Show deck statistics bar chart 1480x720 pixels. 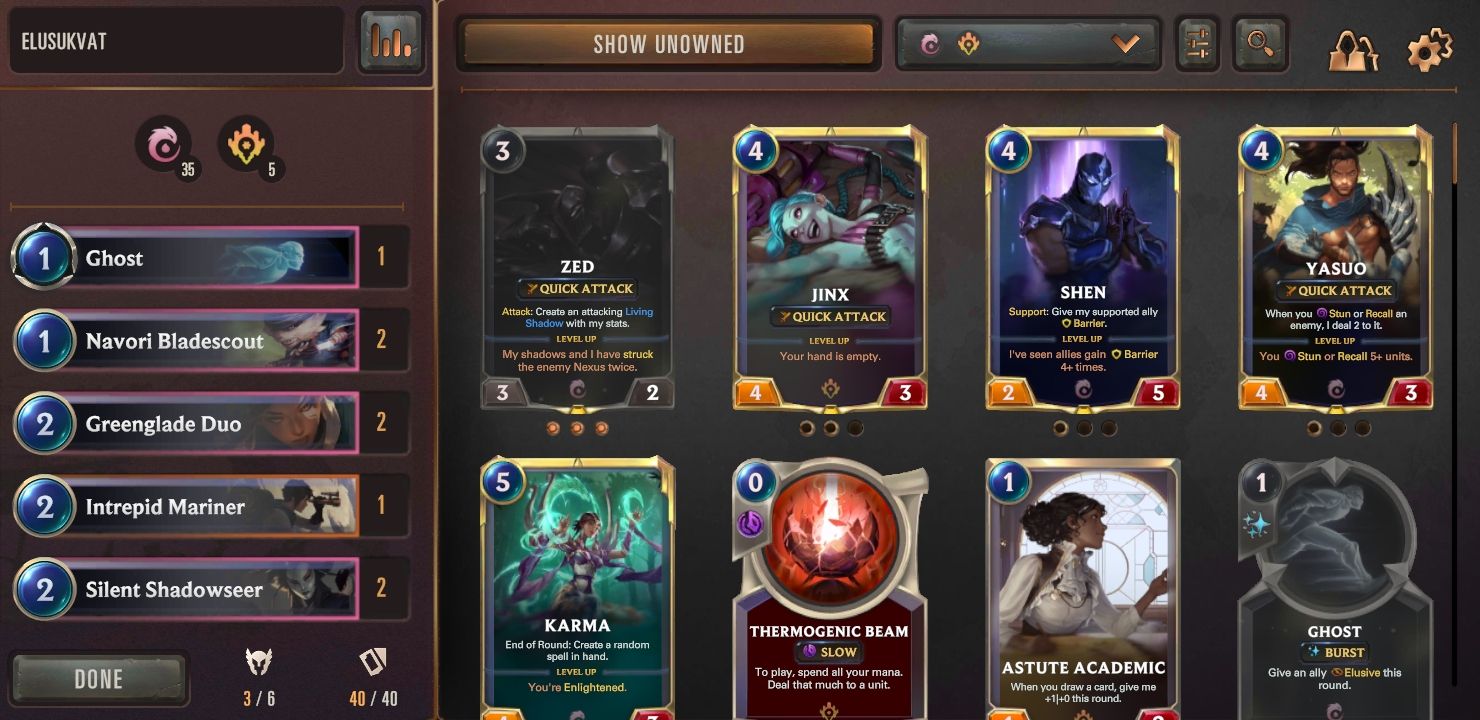point(390,41)
